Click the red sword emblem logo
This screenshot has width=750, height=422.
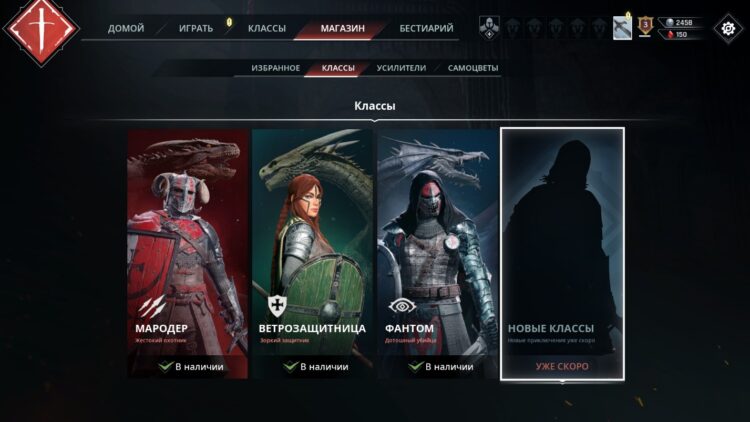point(41,30)
